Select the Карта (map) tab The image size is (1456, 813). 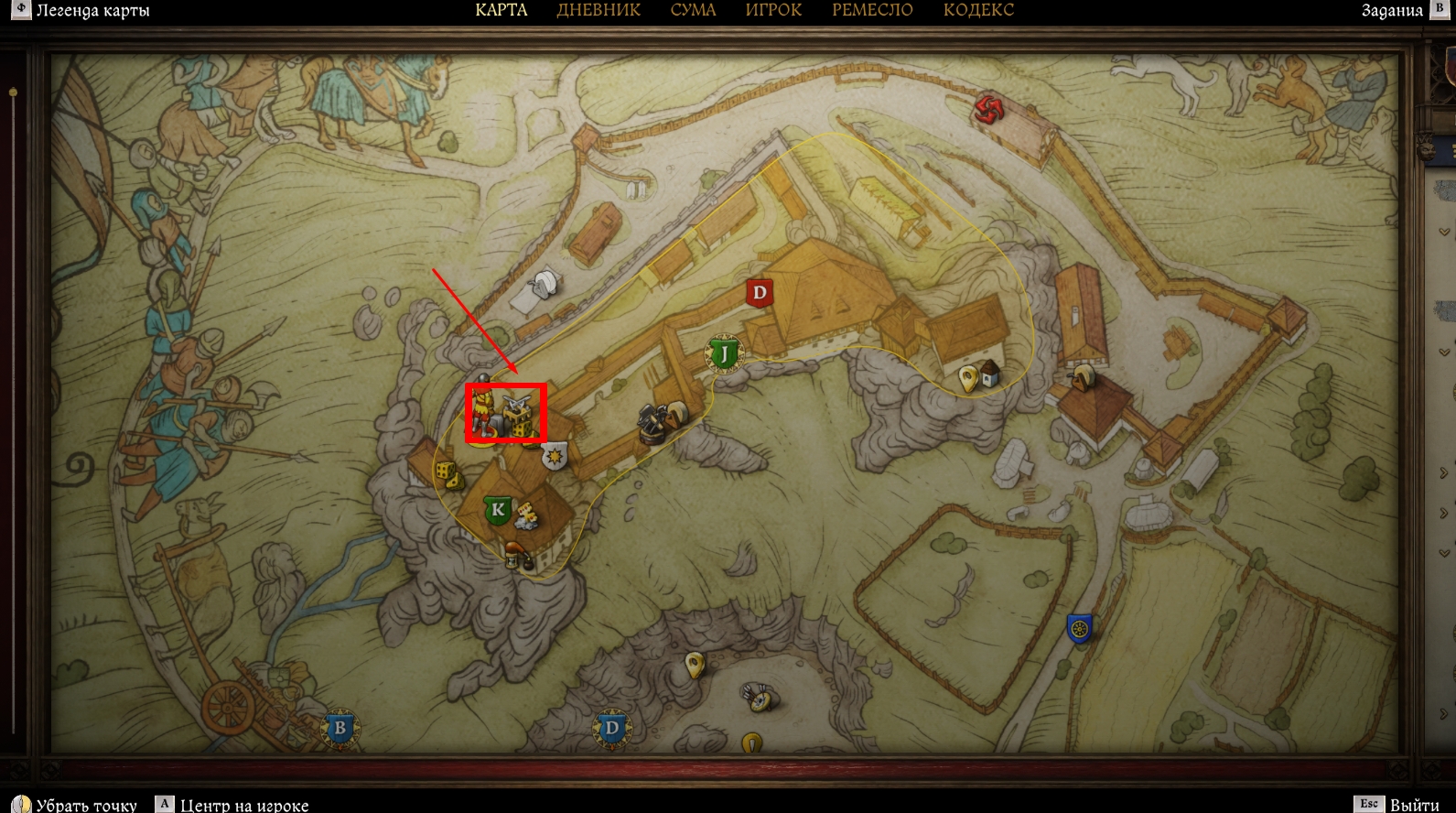pos(502,10)
